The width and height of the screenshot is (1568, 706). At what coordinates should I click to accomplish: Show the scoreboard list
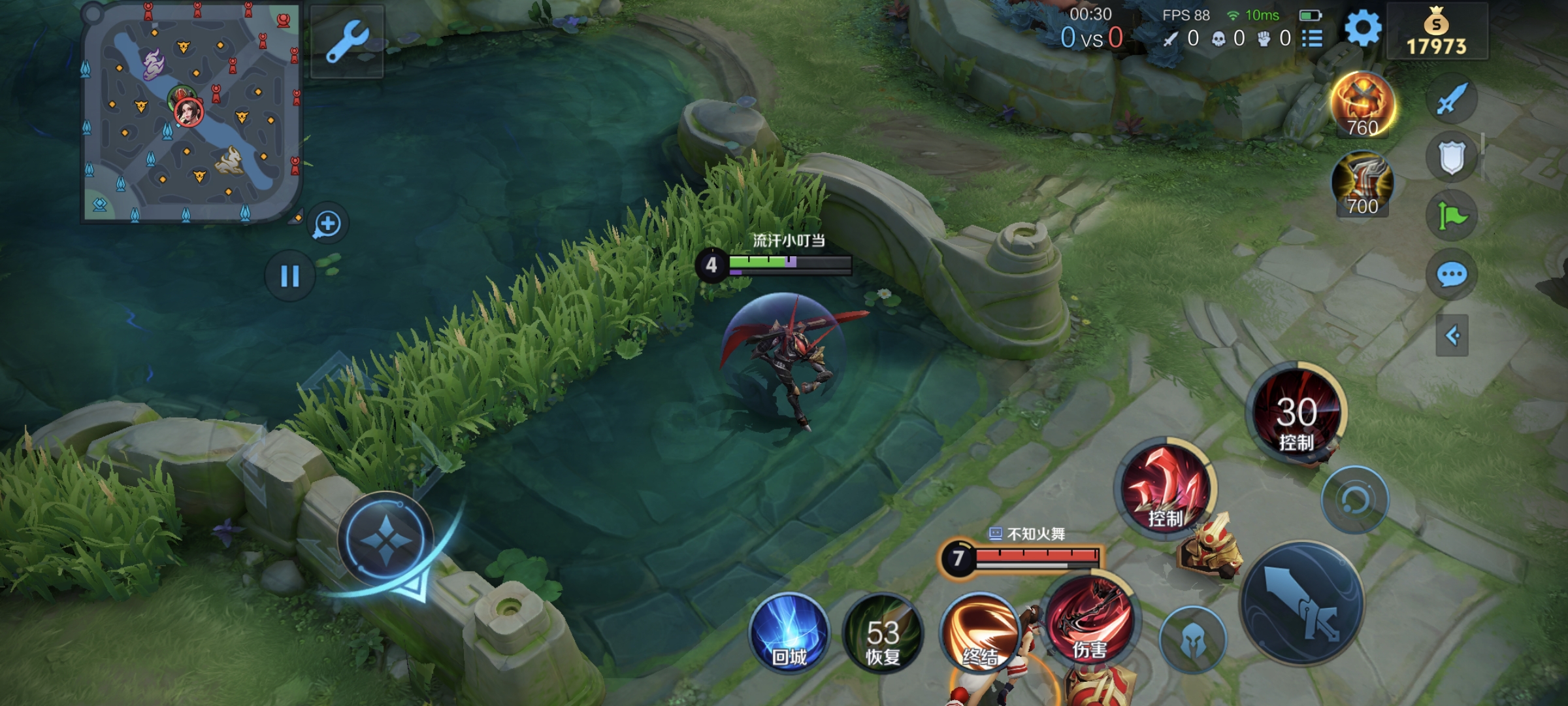[1312, 39]
